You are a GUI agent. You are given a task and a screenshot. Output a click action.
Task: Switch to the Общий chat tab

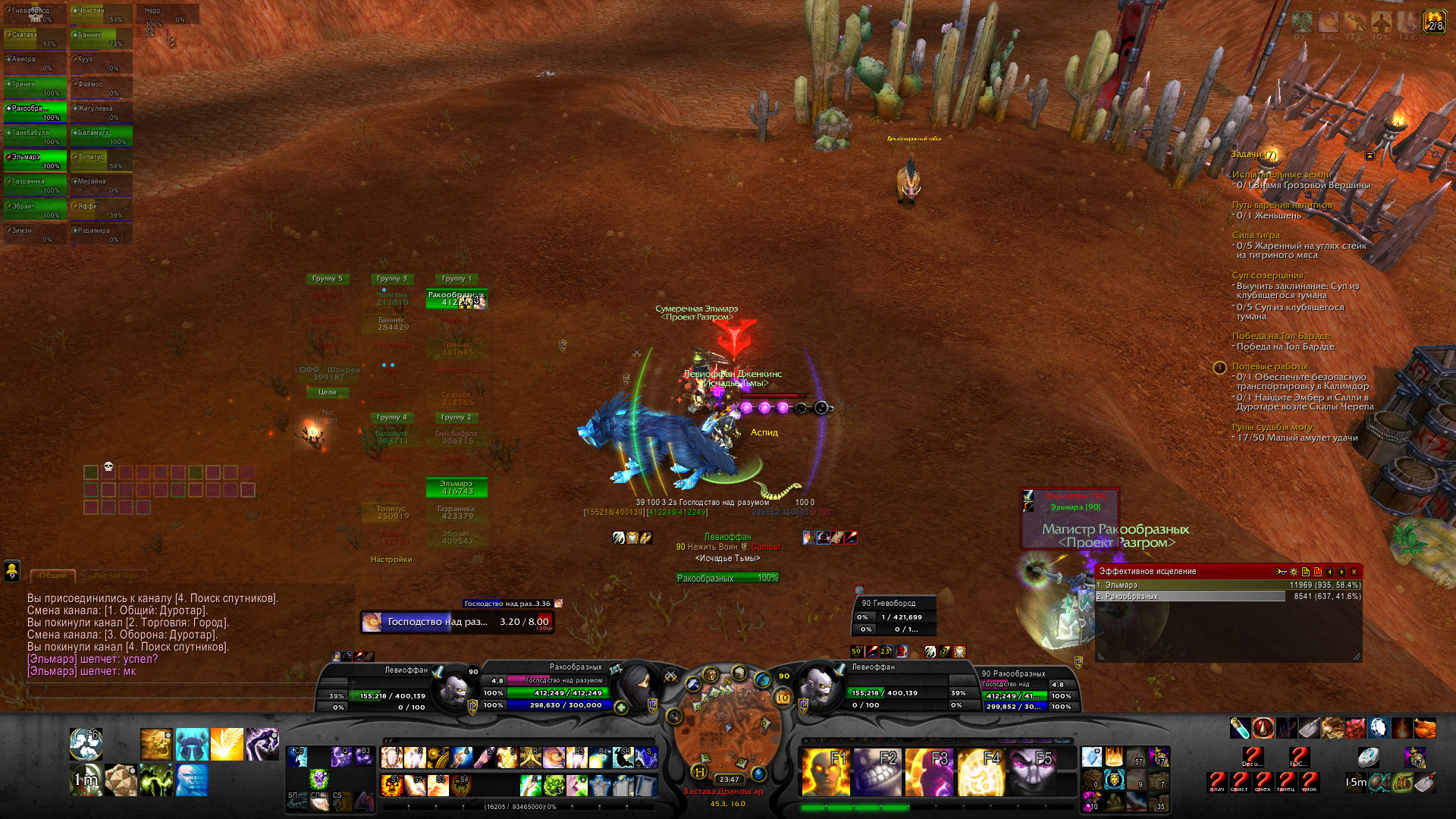click(x=53, y=576)
